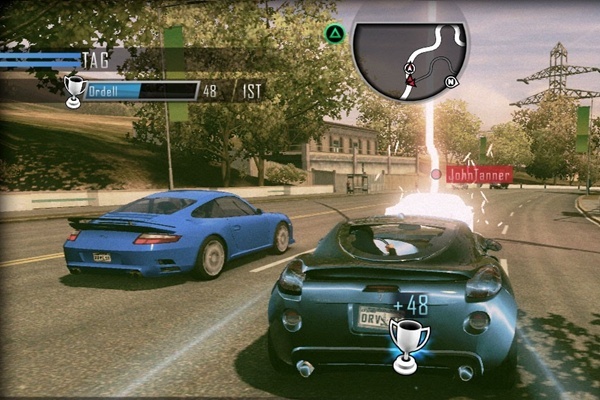
Task: Click the trophy icon beside Ordell
Action: (73, 90)
